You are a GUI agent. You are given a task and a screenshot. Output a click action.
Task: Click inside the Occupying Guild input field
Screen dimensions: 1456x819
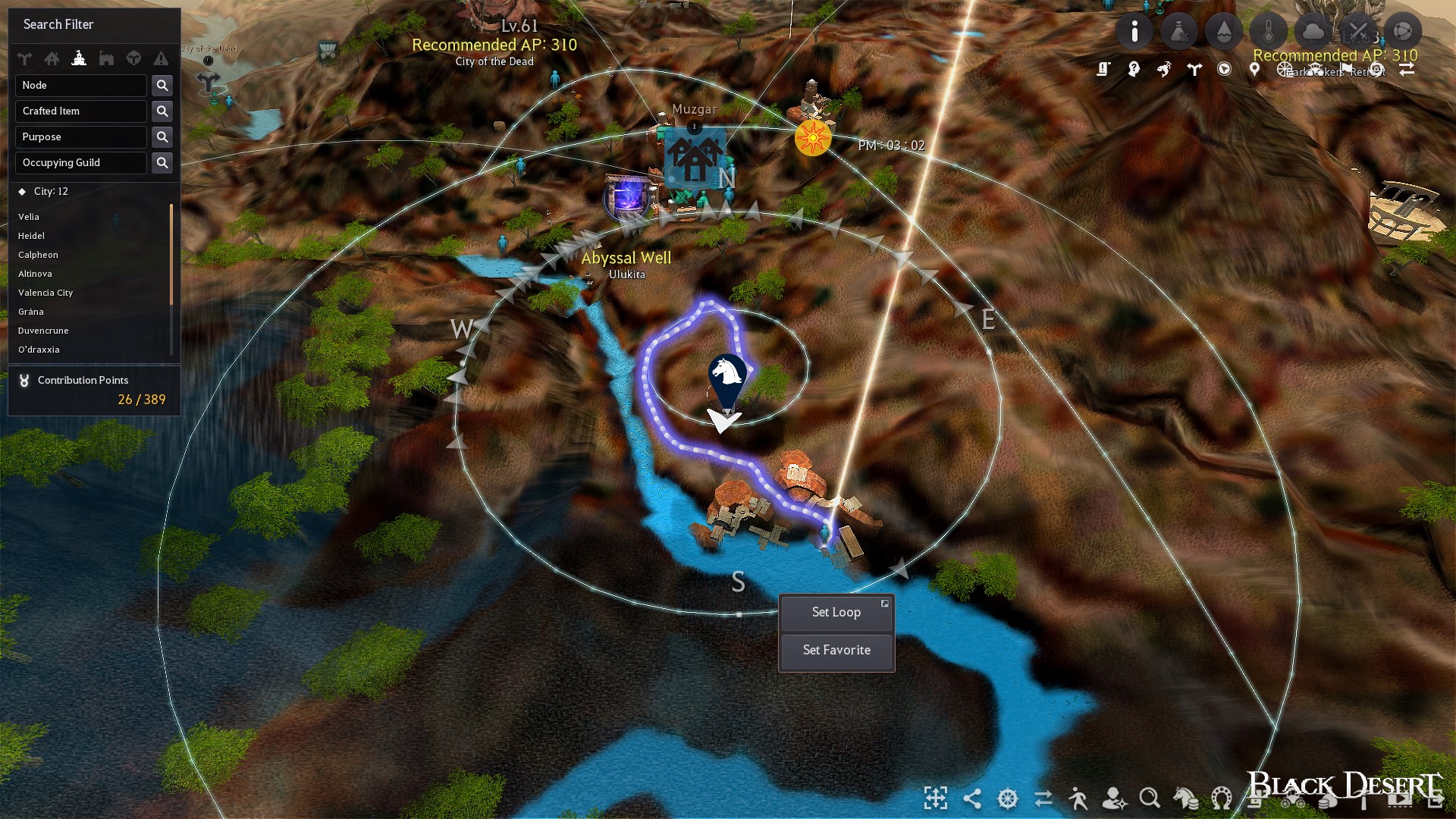[80, 162]
